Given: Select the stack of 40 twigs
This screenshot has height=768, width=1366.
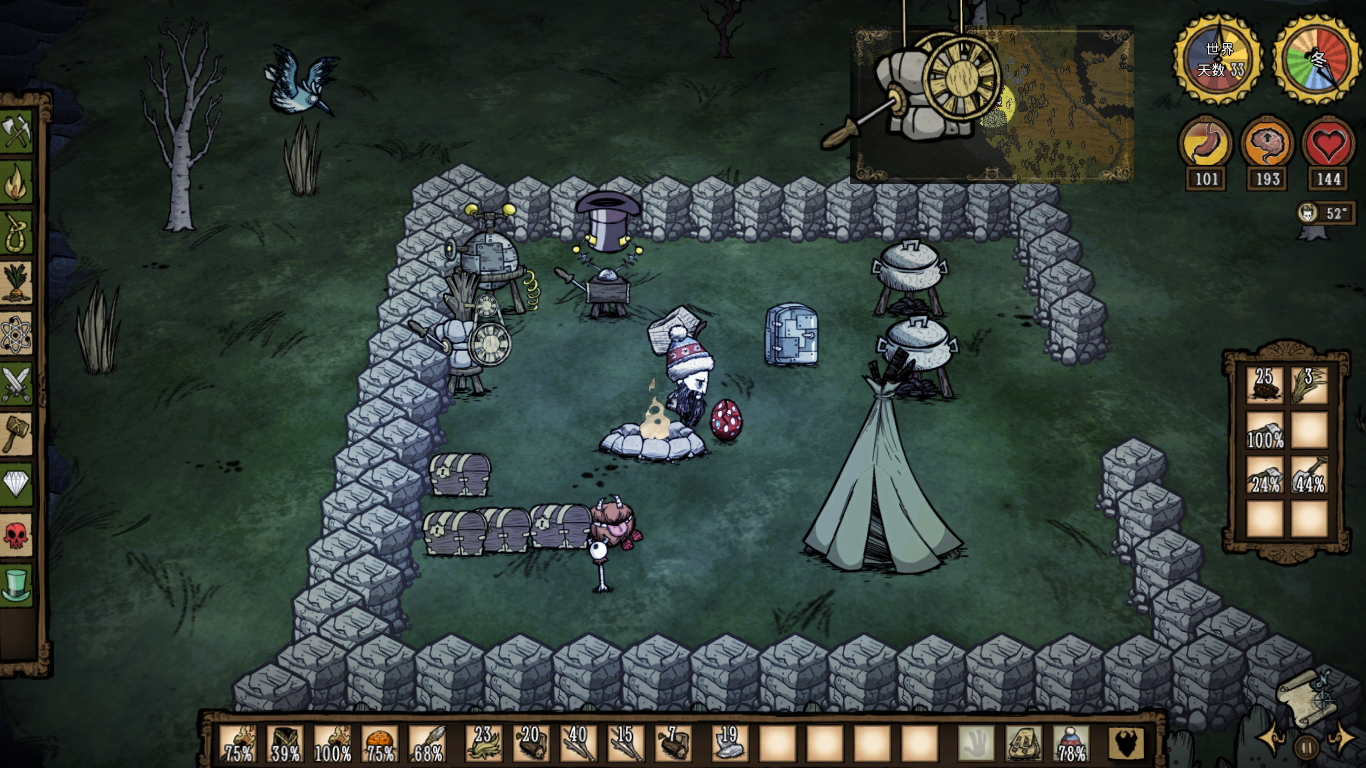Looking at the screenshot, I should 578,743.
